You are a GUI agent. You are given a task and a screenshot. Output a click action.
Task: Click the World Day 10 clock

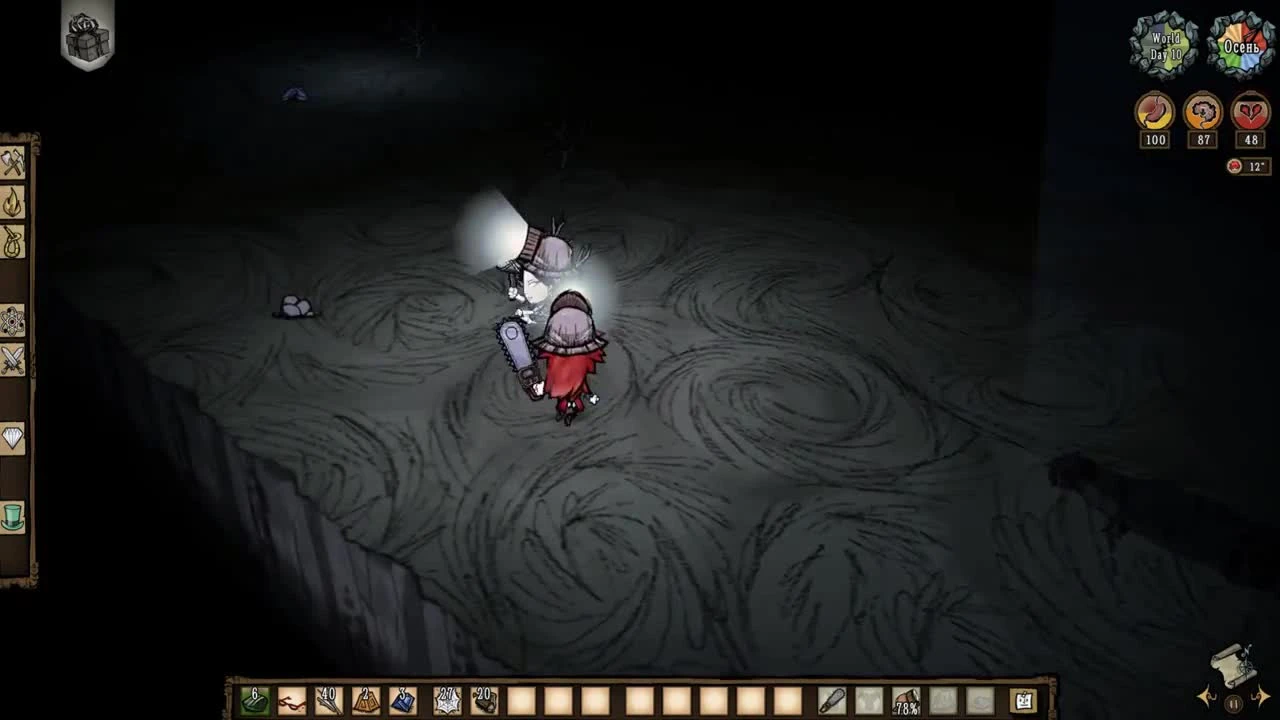point(1164,44)
